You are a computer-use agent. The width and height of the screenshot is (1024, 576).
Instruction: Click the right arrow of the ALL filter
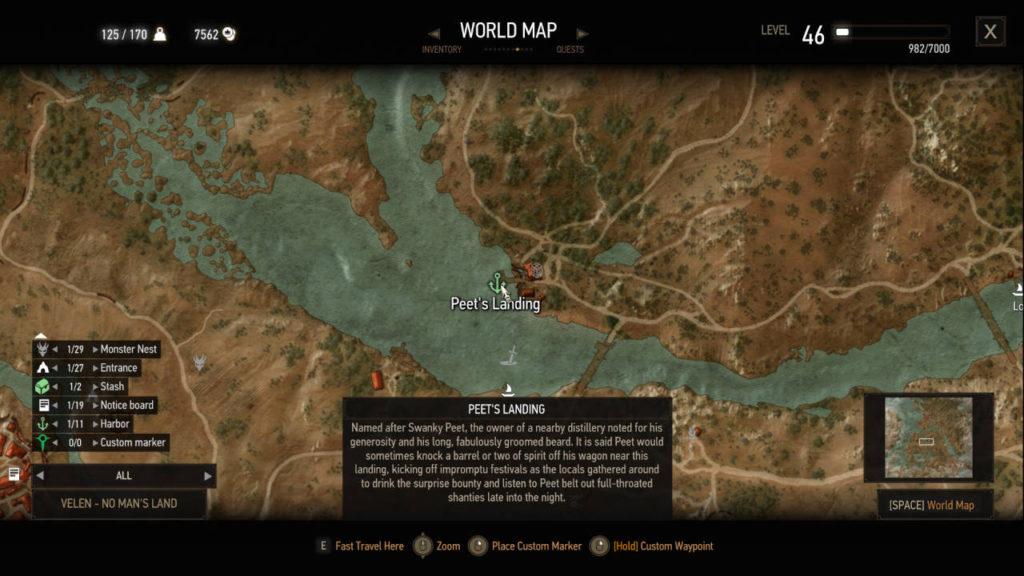[208, 476]
